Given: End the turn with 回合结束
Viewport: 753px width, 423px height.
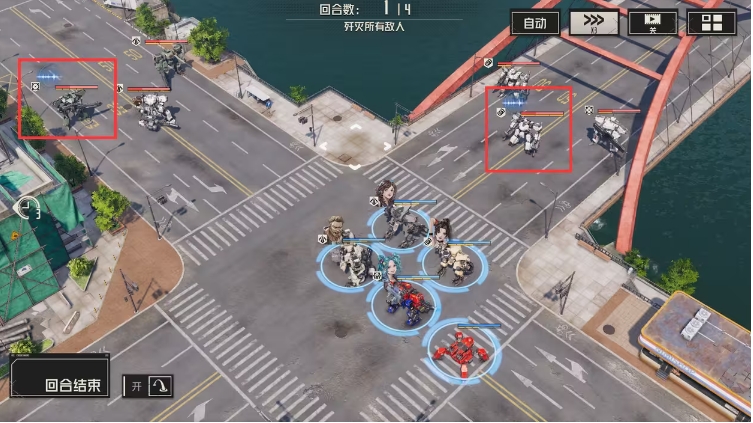Looking at the screenshot, I should click(x=61, y=384).
